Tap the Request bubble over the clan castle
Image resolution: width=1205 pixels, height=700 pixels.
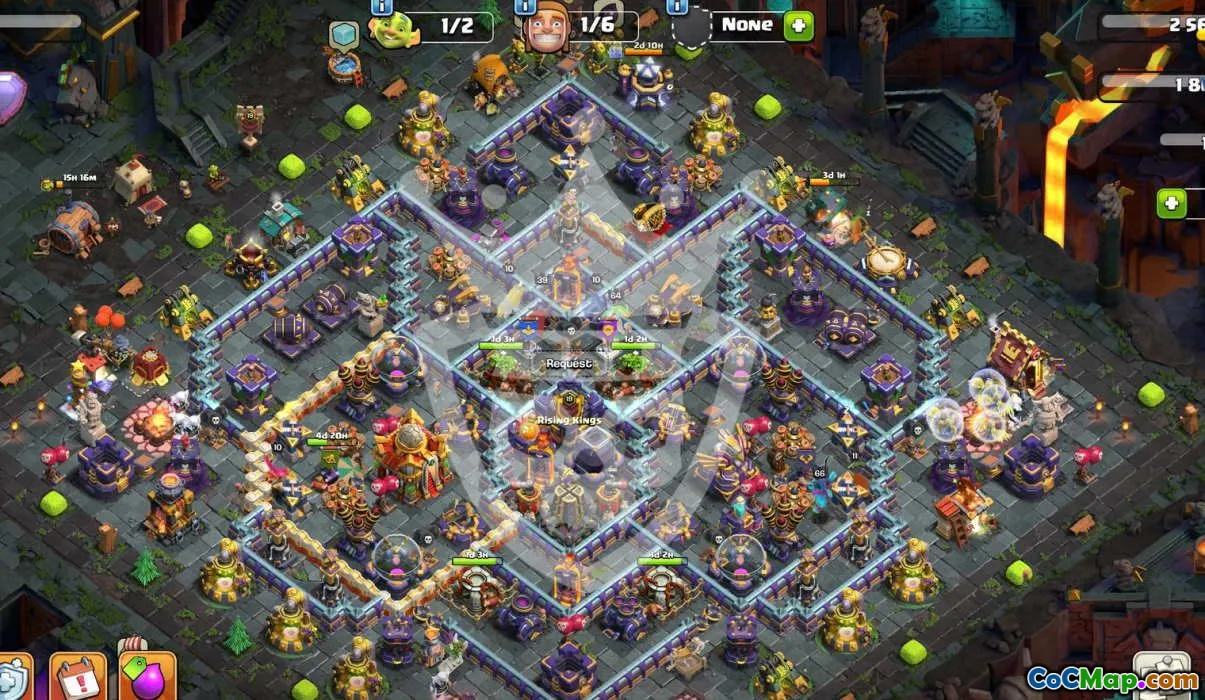[568, 364]
